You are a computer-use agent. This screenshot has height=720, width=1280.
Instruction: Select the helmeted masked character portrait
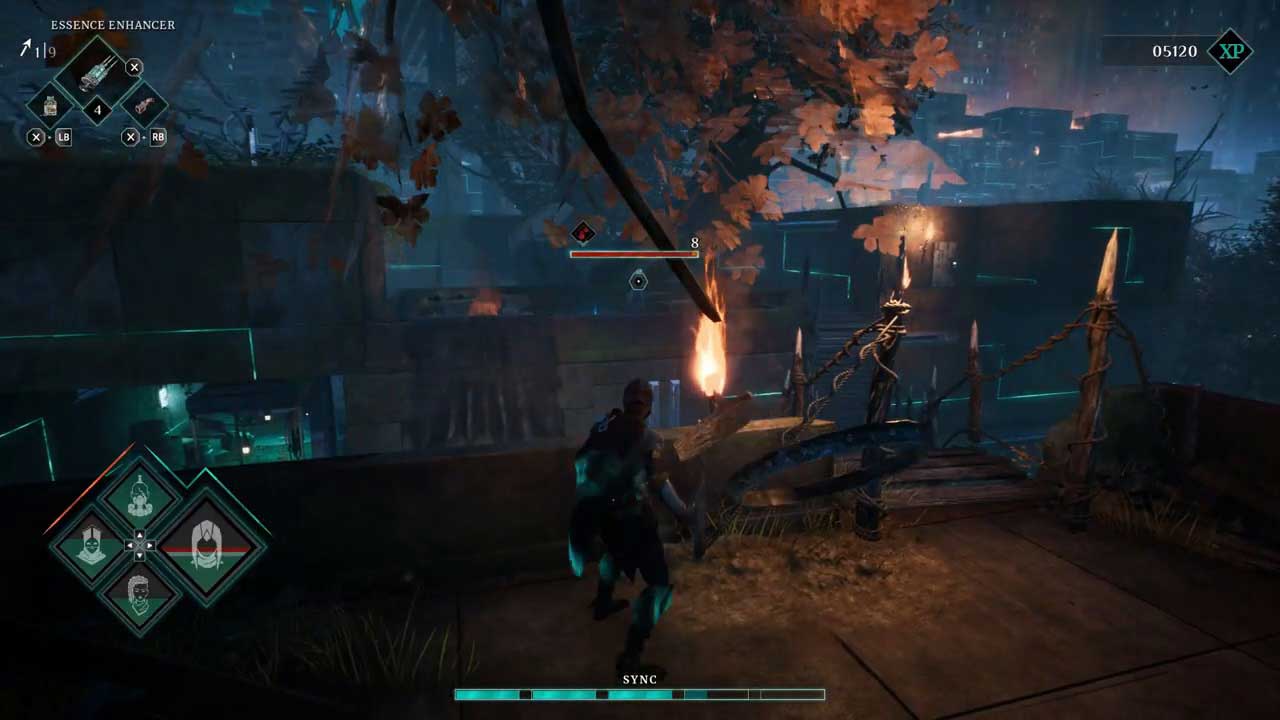tap(91, 546)
